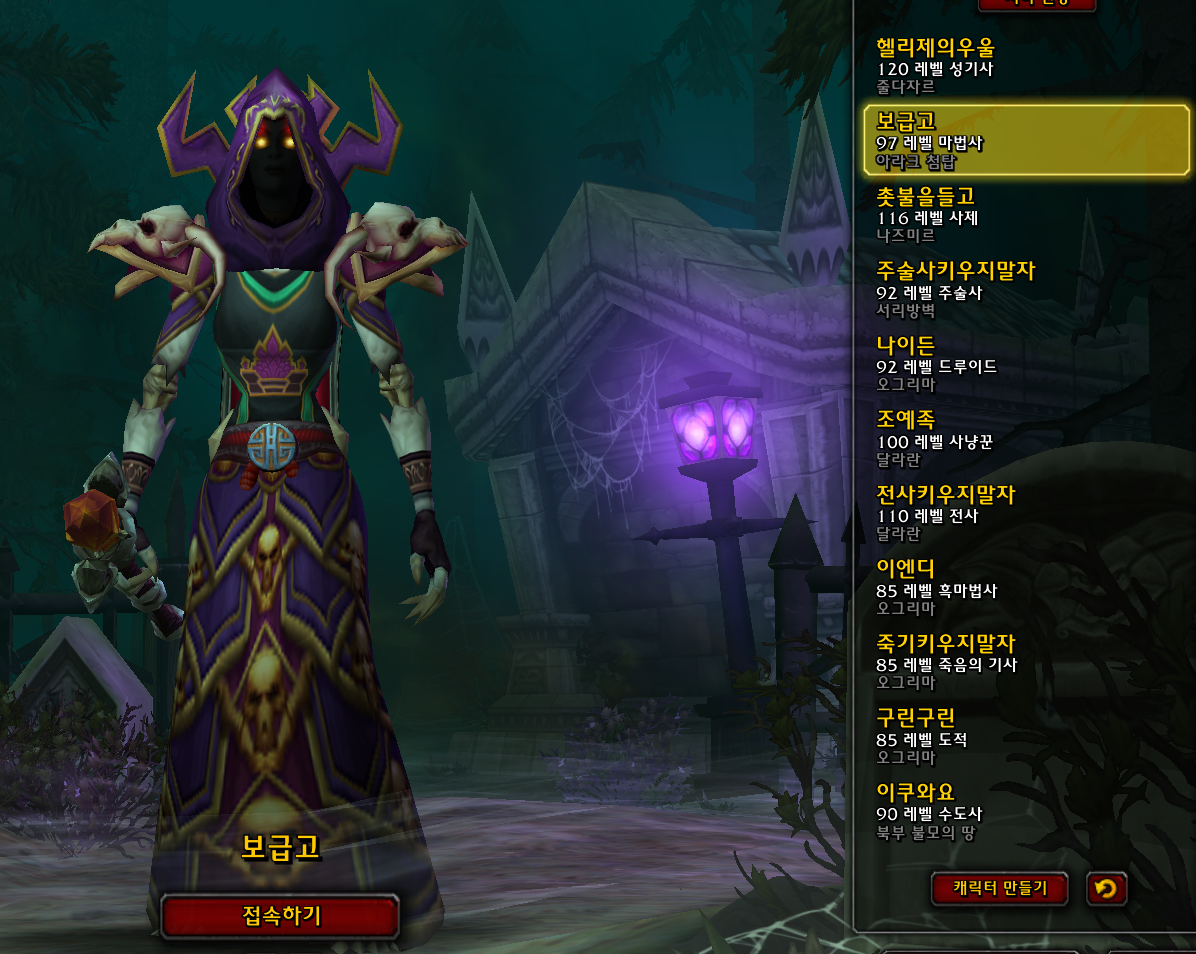
Task: Choose 조예족 the level 100 hunter
Action: click(1025, 439)
